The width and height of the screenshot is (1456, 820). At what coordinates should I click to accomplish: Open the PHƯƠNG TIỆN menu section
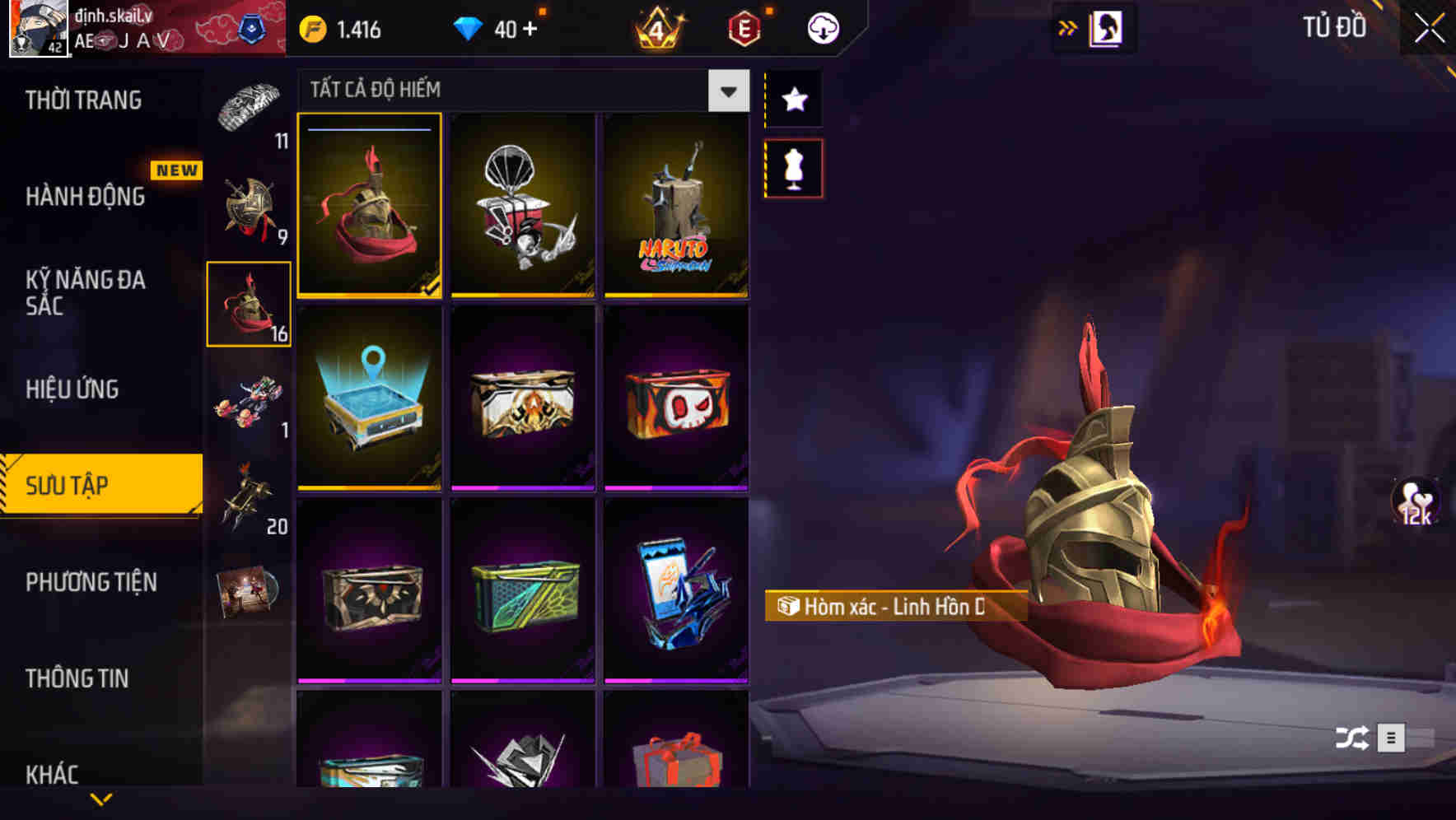[x=92, y=582]
